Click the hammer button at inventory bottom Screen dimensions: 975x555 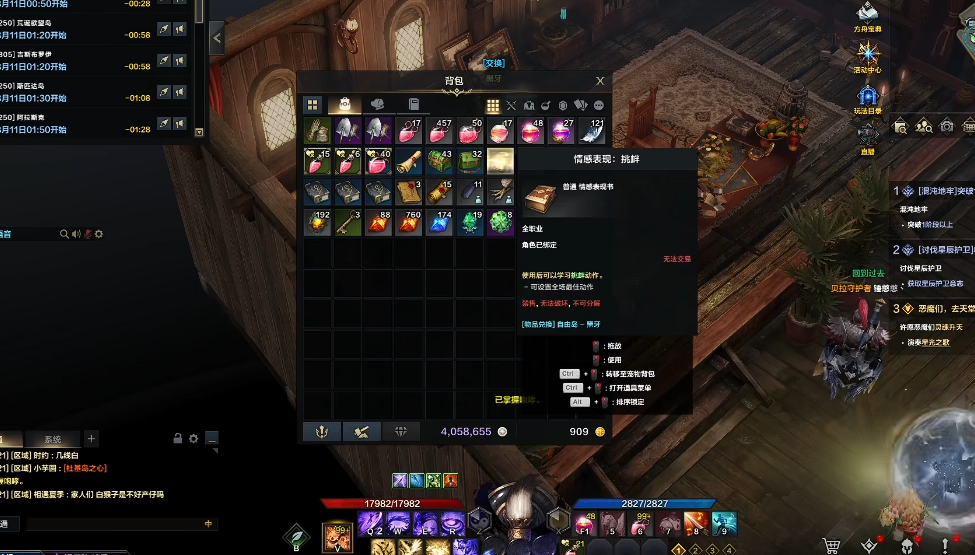click(x=361, y=431)
